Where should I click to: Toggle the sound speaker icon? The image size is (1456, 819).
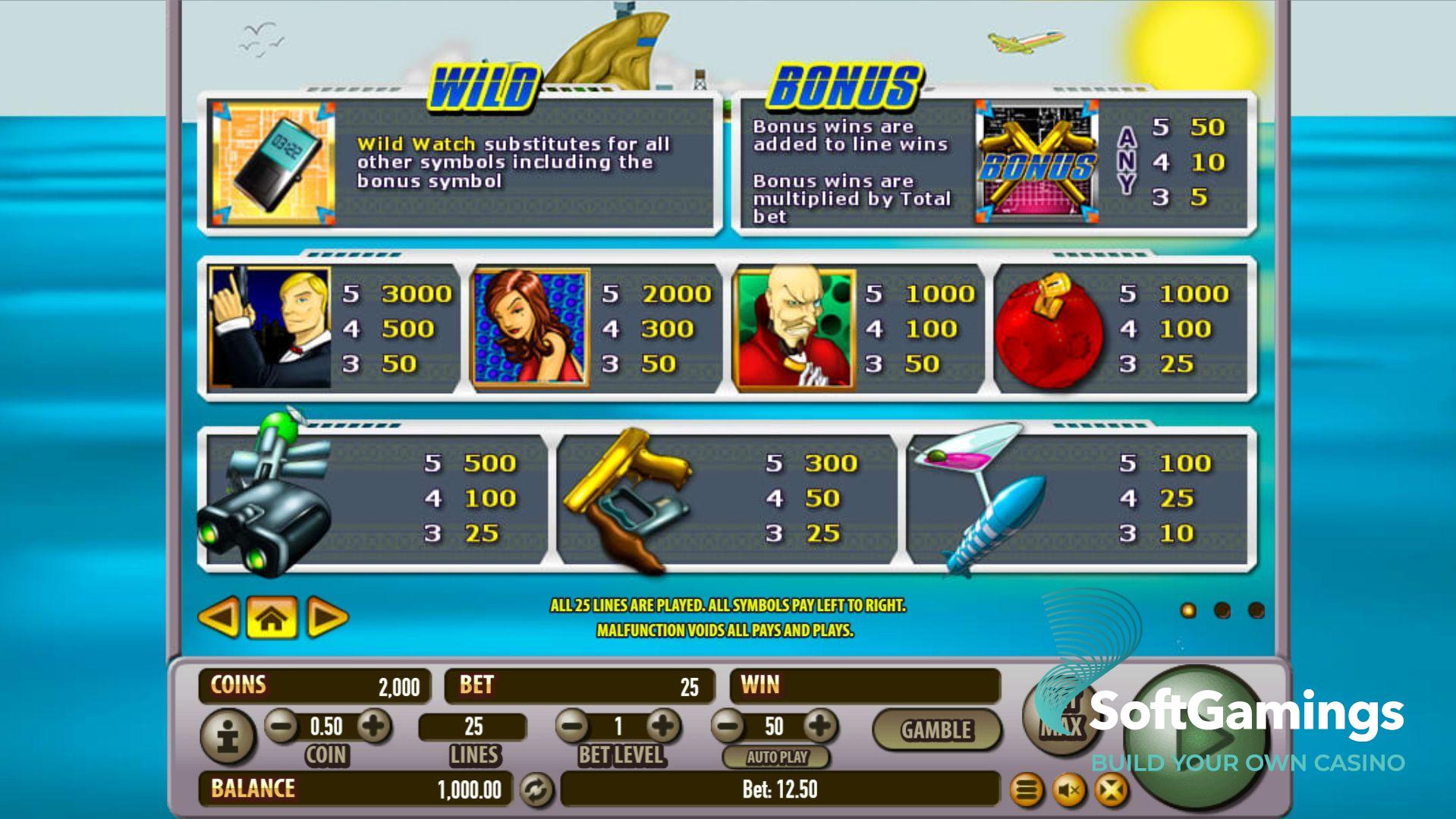[1069, 791]
